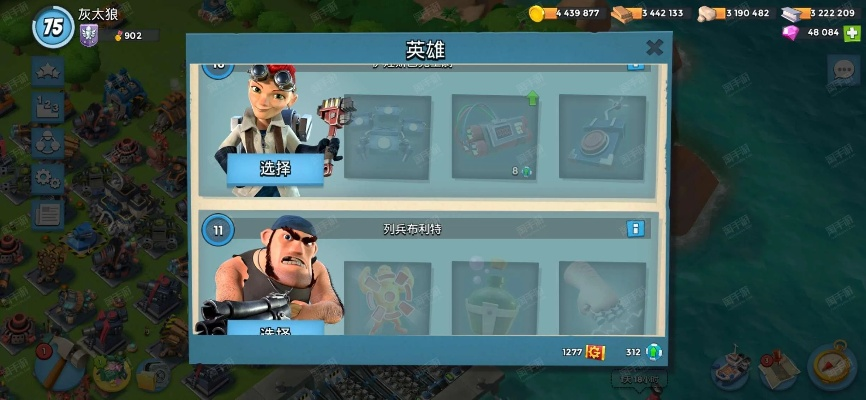Open the compass navigation button
The width and height of the screenshot is (866, 400).
[x=831, y=367]
